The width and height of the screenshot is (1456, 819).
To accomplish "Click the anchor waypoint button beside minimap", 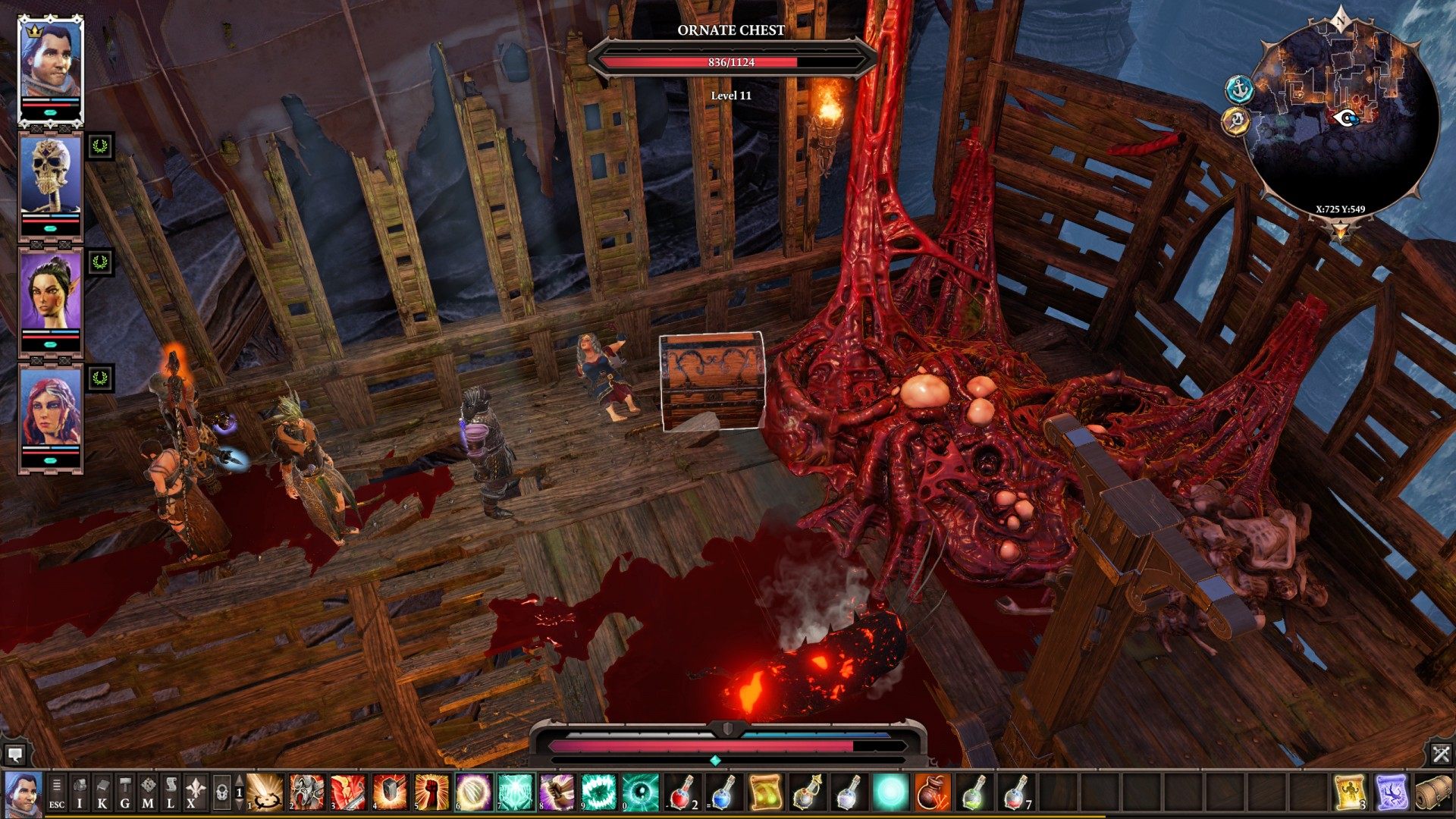I will coord(1239,89).
